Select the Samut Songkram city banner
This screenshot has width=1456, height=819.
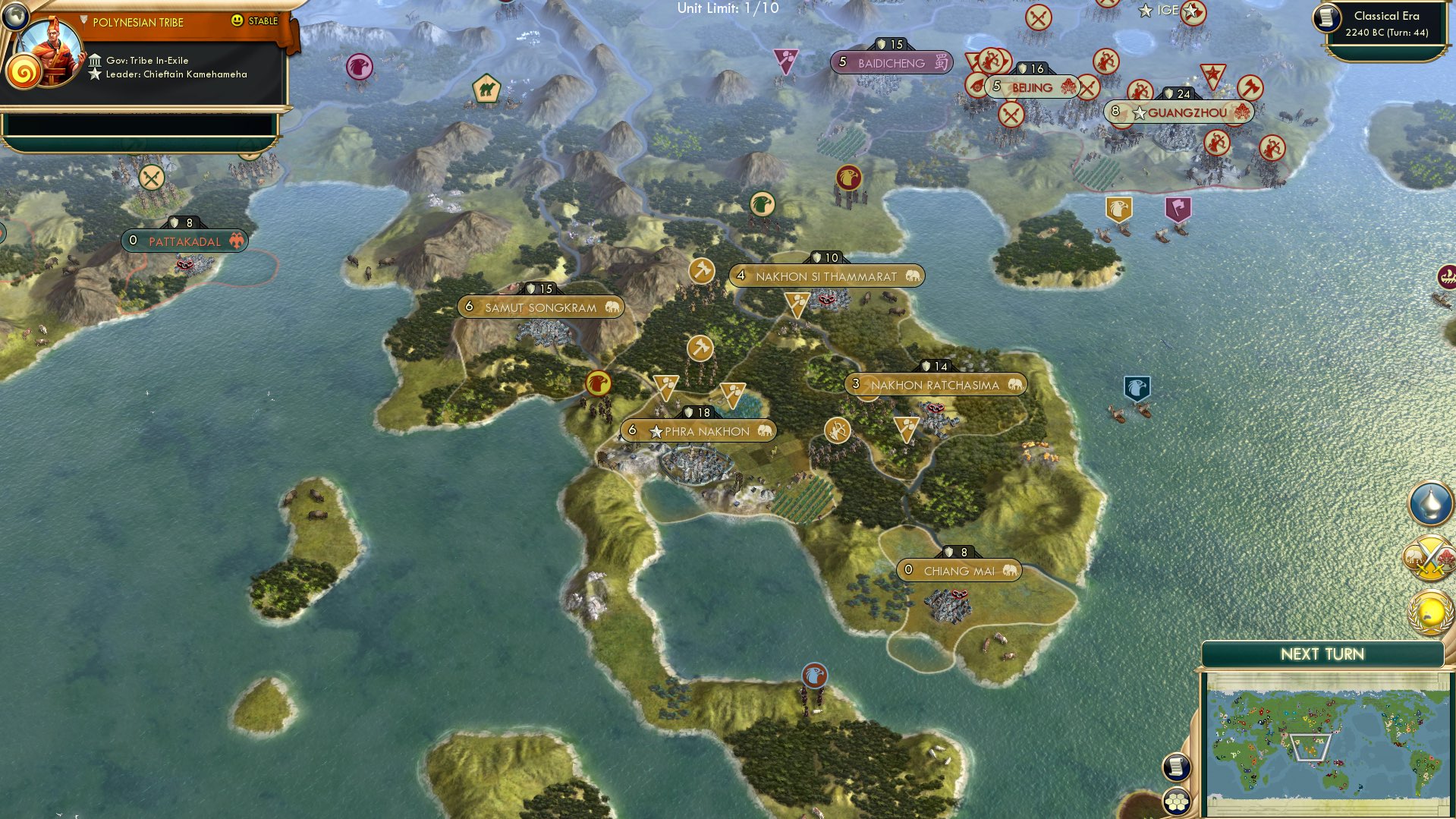(542, 307)
